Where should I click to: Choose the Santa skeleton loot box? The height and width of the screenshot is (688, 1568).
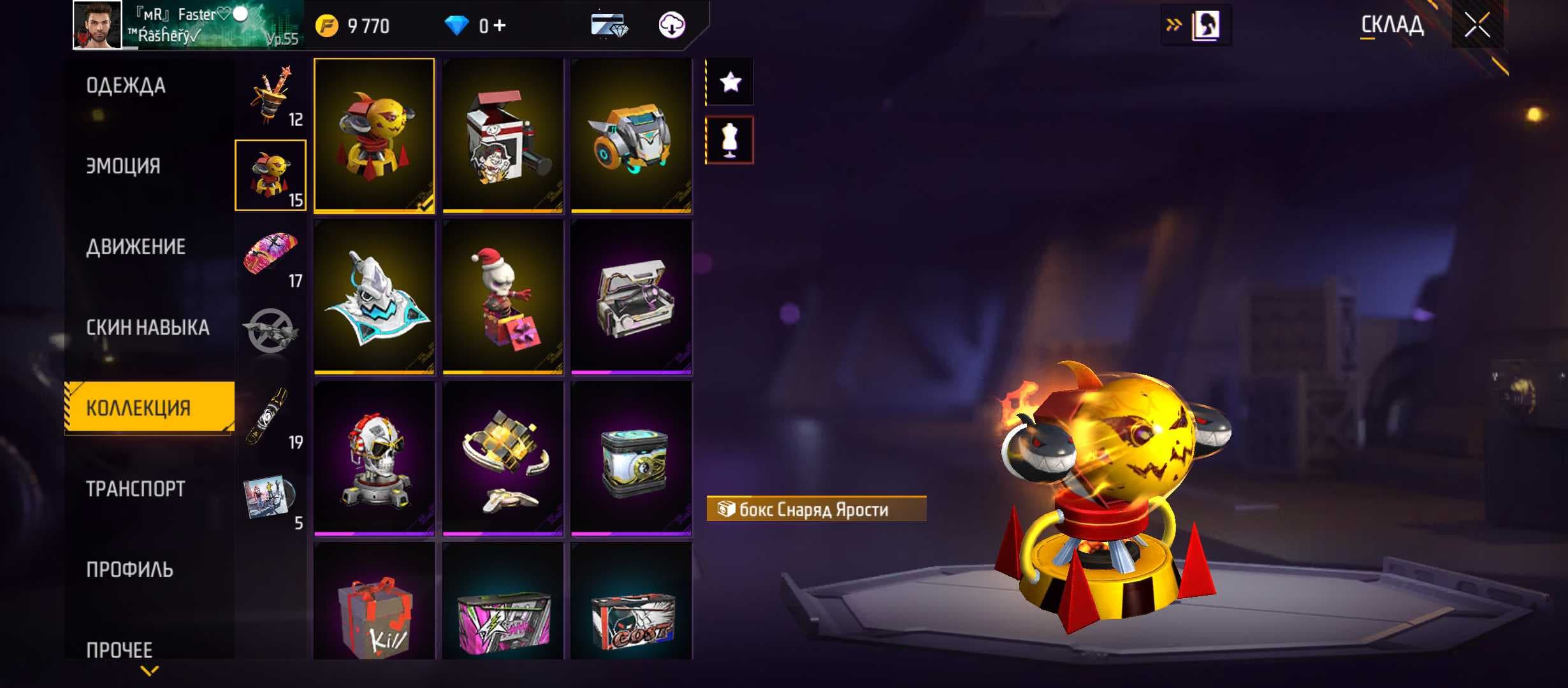coord(503,296)
